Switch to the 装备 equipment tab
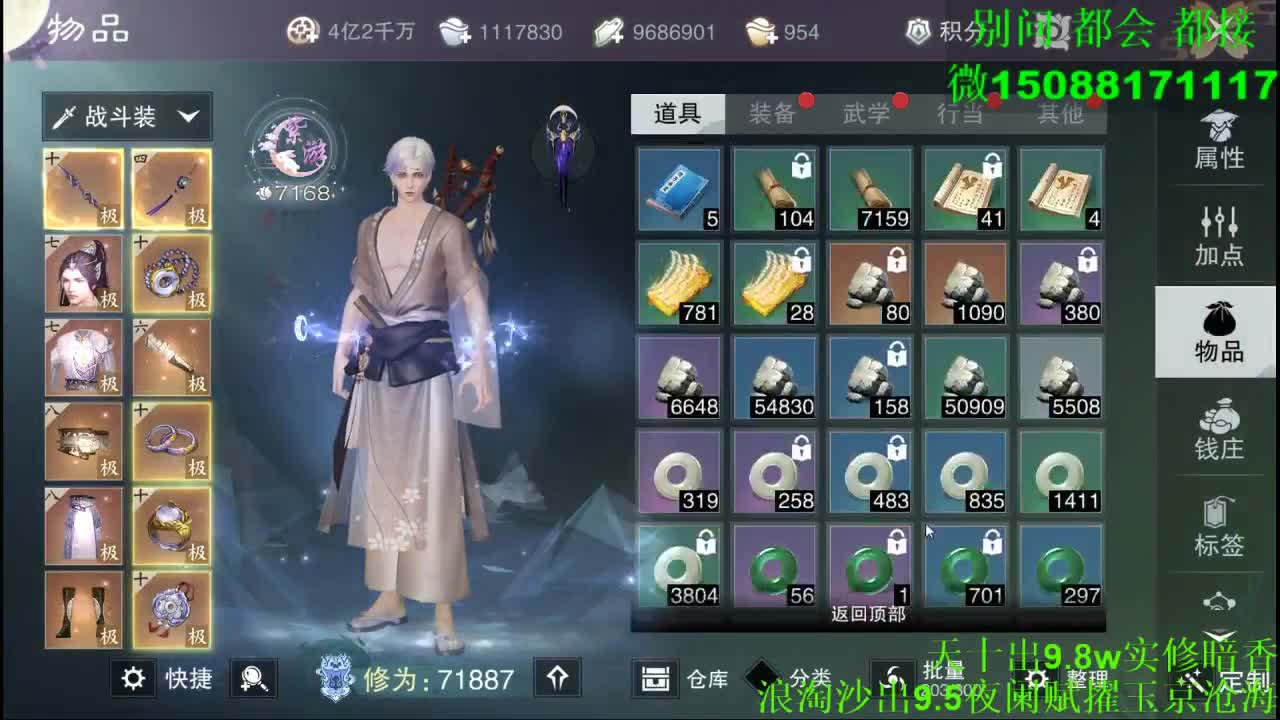Viewport: 1280px width, 720px height. [x=775, y=113]
